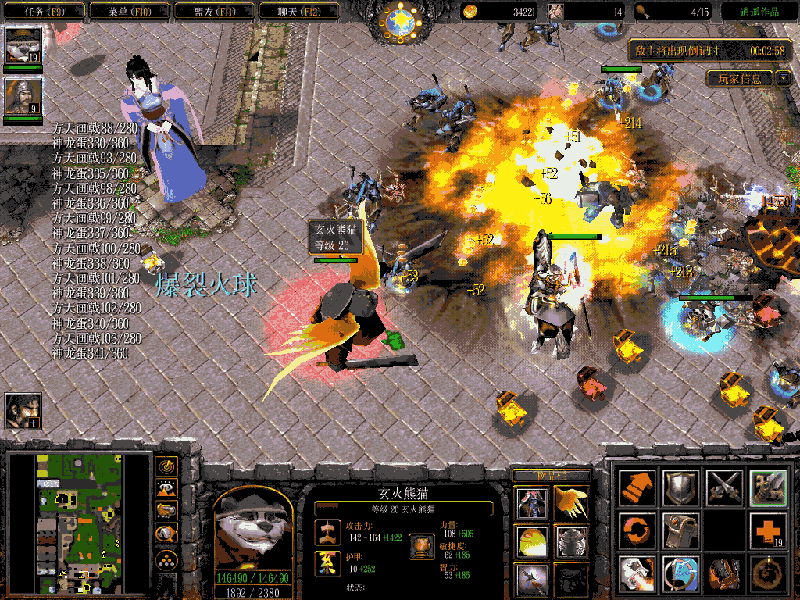The width and height of the screenshot is (800, 600).
Task: Choose the Hold Position shield command
Action: click(x=681, y=487)
